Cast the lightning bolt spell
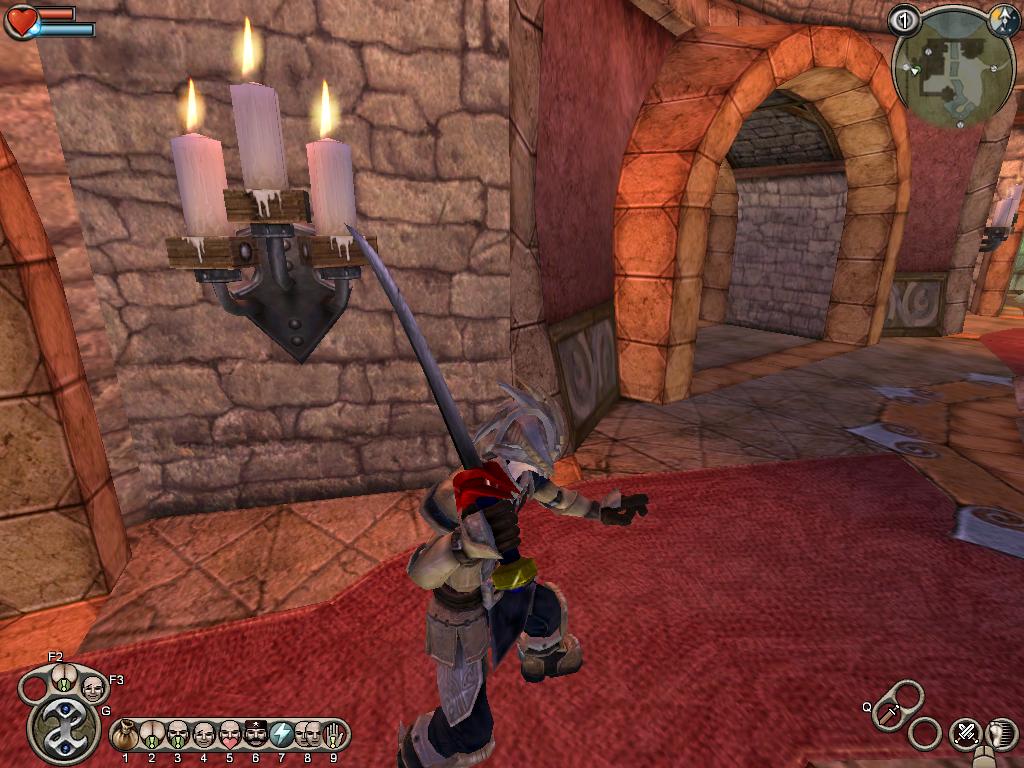The height and width of the screenshot is (768, 1024). 282,735
